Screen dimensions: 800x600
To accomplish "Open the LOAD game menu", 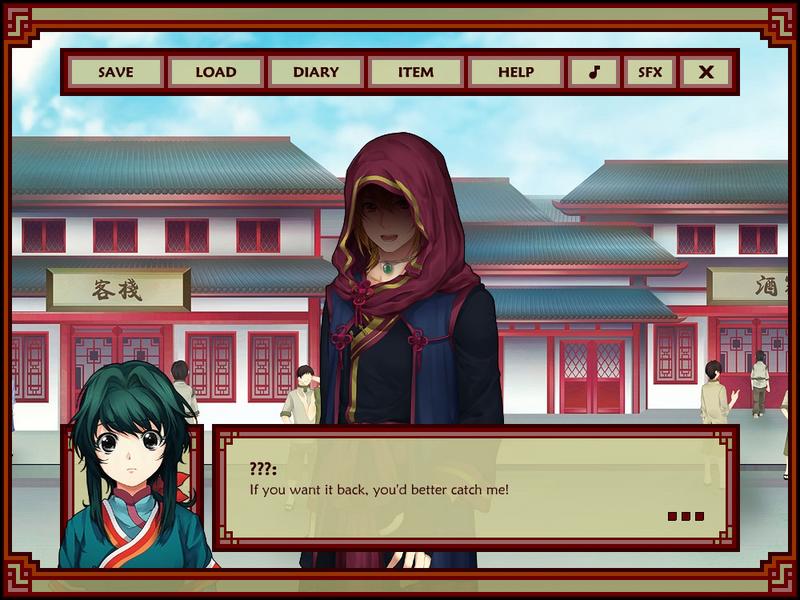I will point(216,72).
